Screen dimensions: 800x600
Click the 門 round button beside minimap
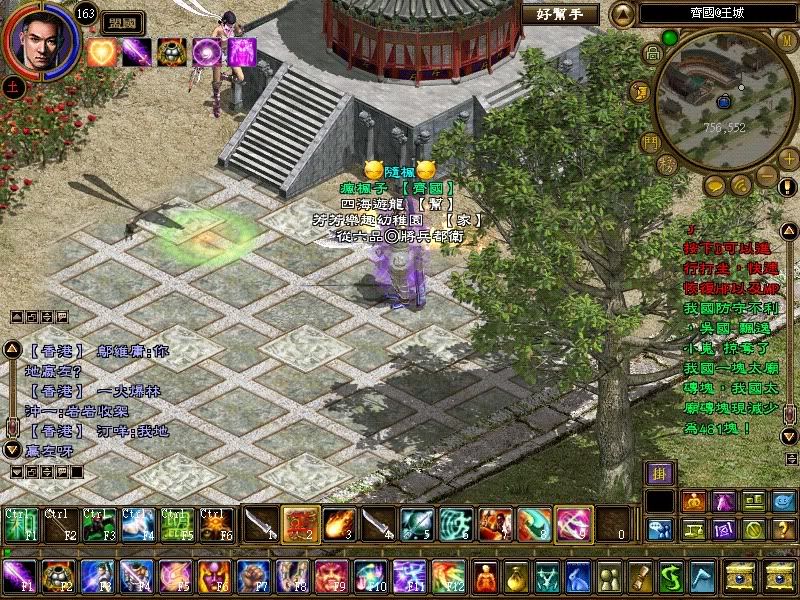(650, 141)
